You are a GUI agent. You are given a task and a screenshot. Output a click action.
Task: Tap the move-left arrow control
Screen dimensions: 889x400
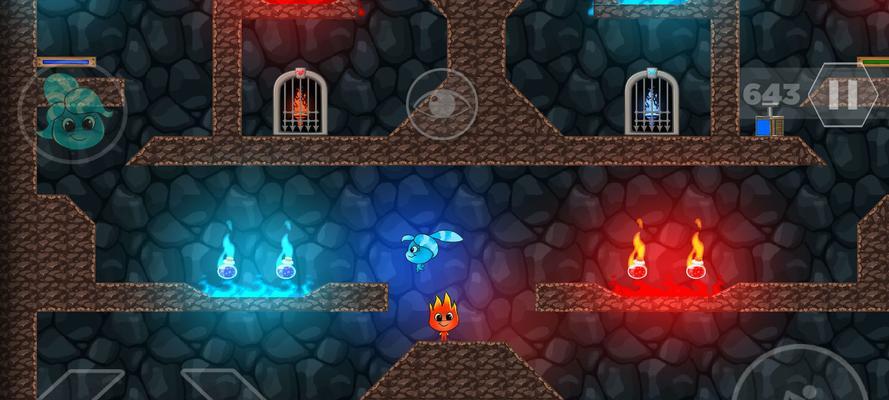click(x=82, y=387)
